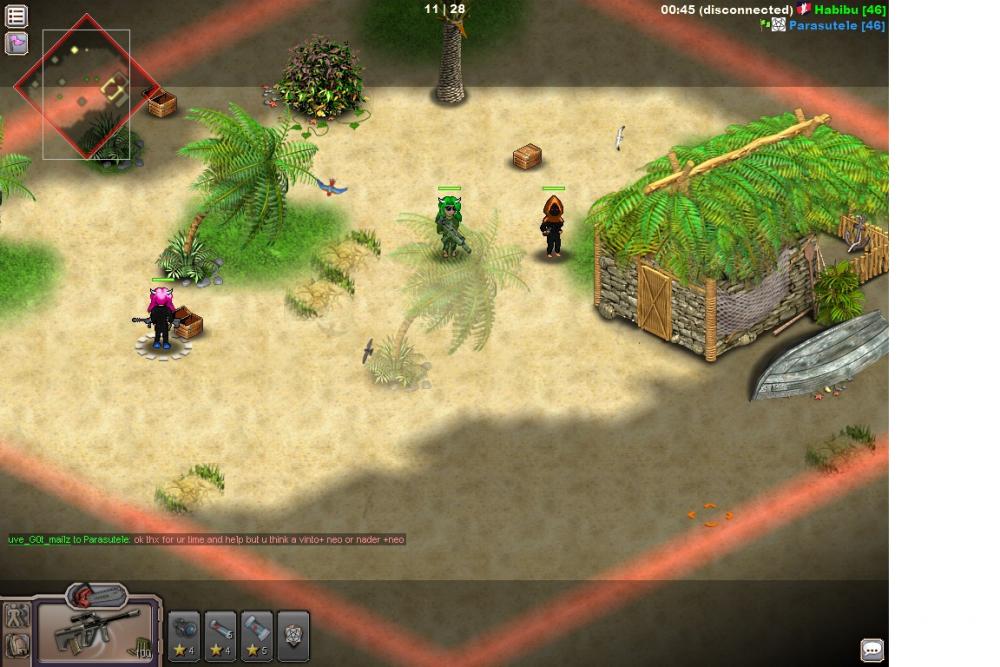The height and width of the screenshot is (667, 1000).
Task: Open the list menu button
Action: (x=17, y=16)
